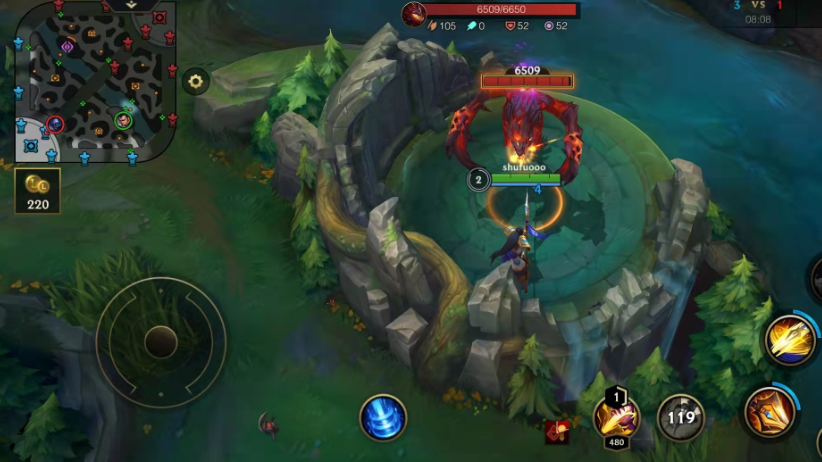The image size is (822, 462).
Task: Select the green-ringed champion portrait on the minimap
Action: [x=123, y=120]
